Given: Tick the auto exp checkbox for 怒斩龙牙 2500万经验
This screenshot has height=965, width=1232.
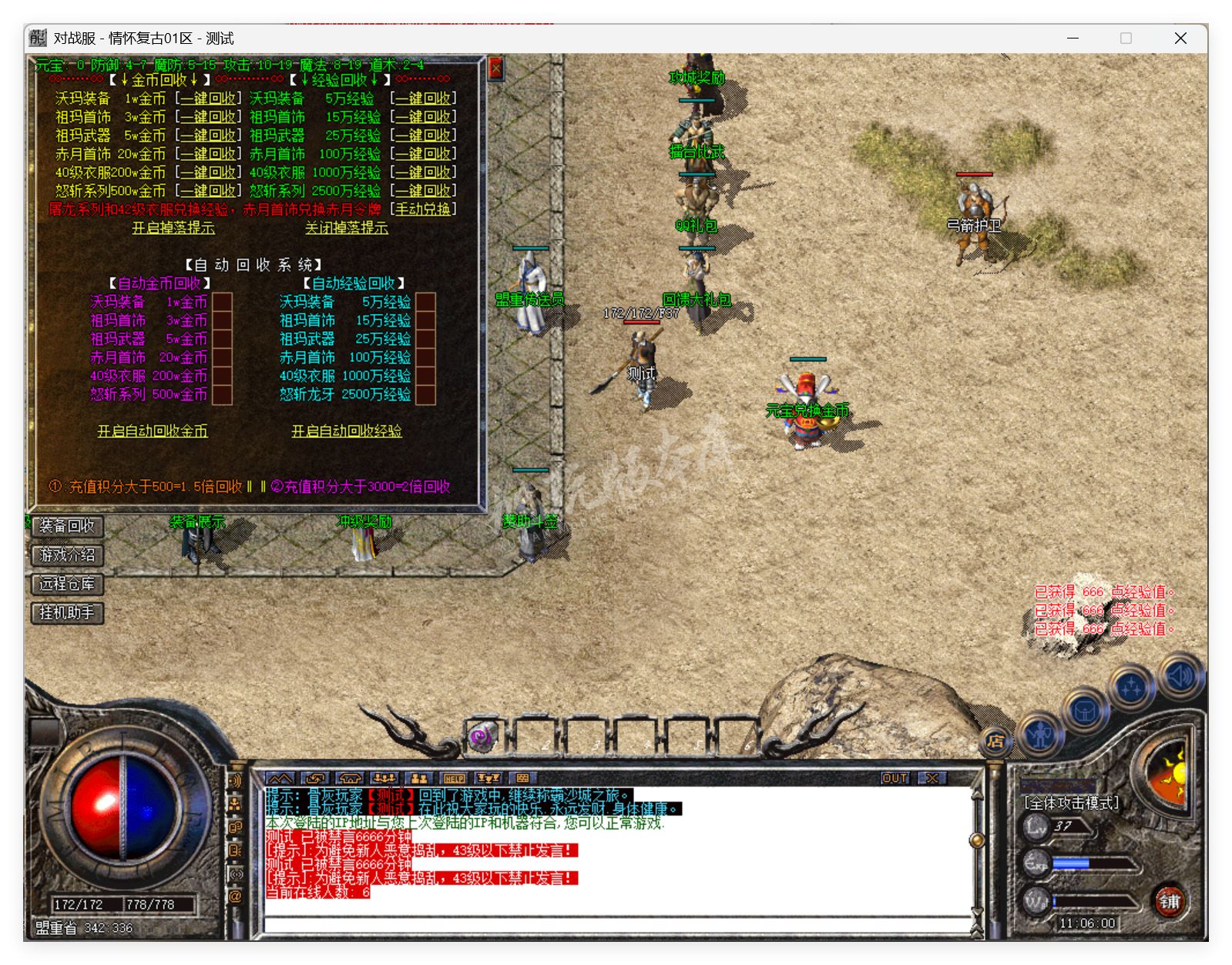Looking at the screenshot, I should pyautogui.click(x=425, y=394).
